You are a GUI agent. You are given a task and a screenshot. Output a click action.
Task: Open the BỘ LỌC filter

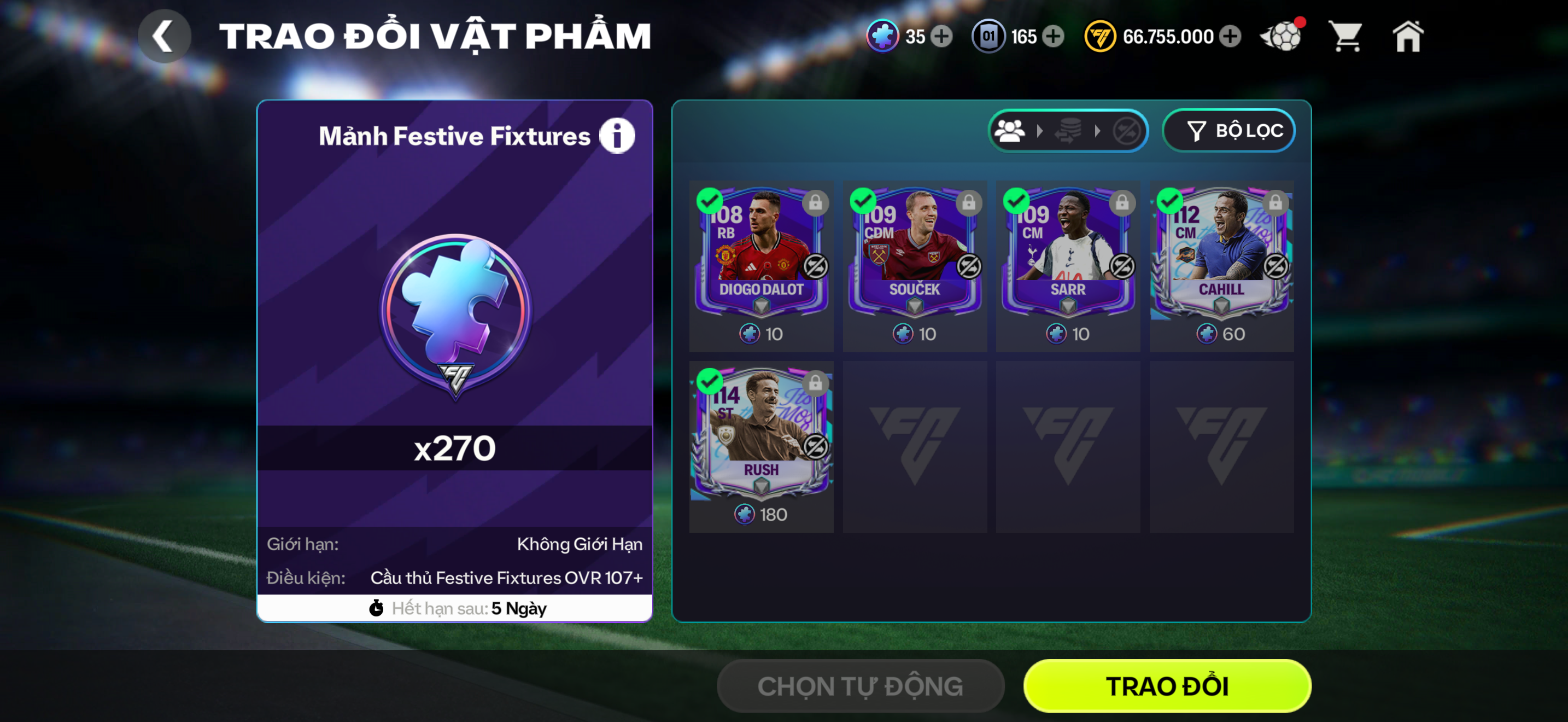pyautogui.click(x=1228, y=130)
